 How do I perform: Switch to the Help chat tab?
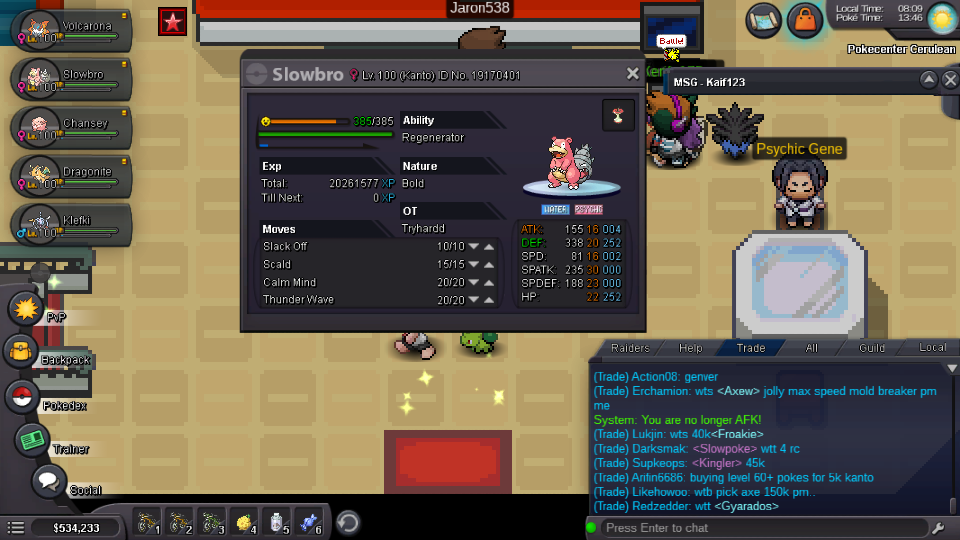[690, 348]
